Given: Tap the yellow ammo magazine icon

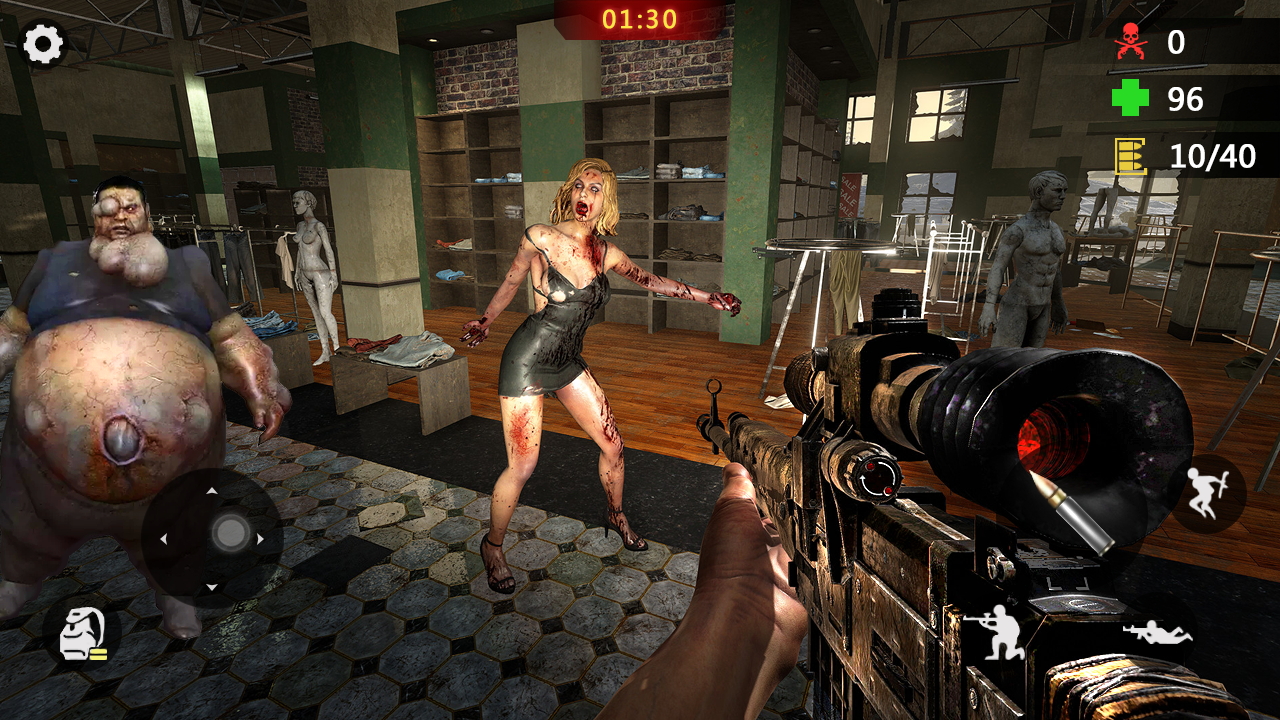Looking at the screenshot, I should 1128,156.
